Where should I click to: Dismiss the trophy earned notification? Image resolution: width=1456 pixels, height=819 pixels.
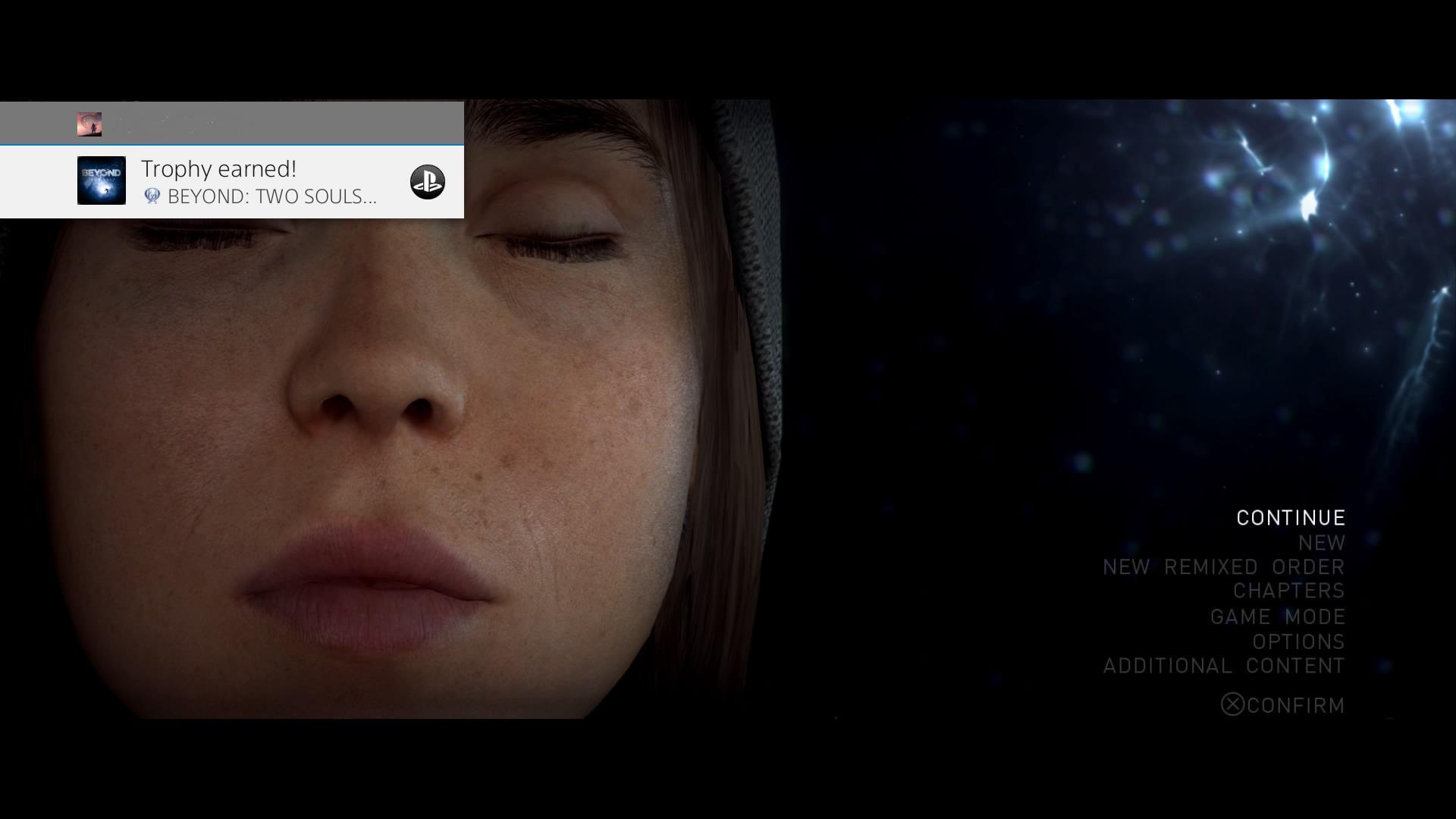(231, 182)
